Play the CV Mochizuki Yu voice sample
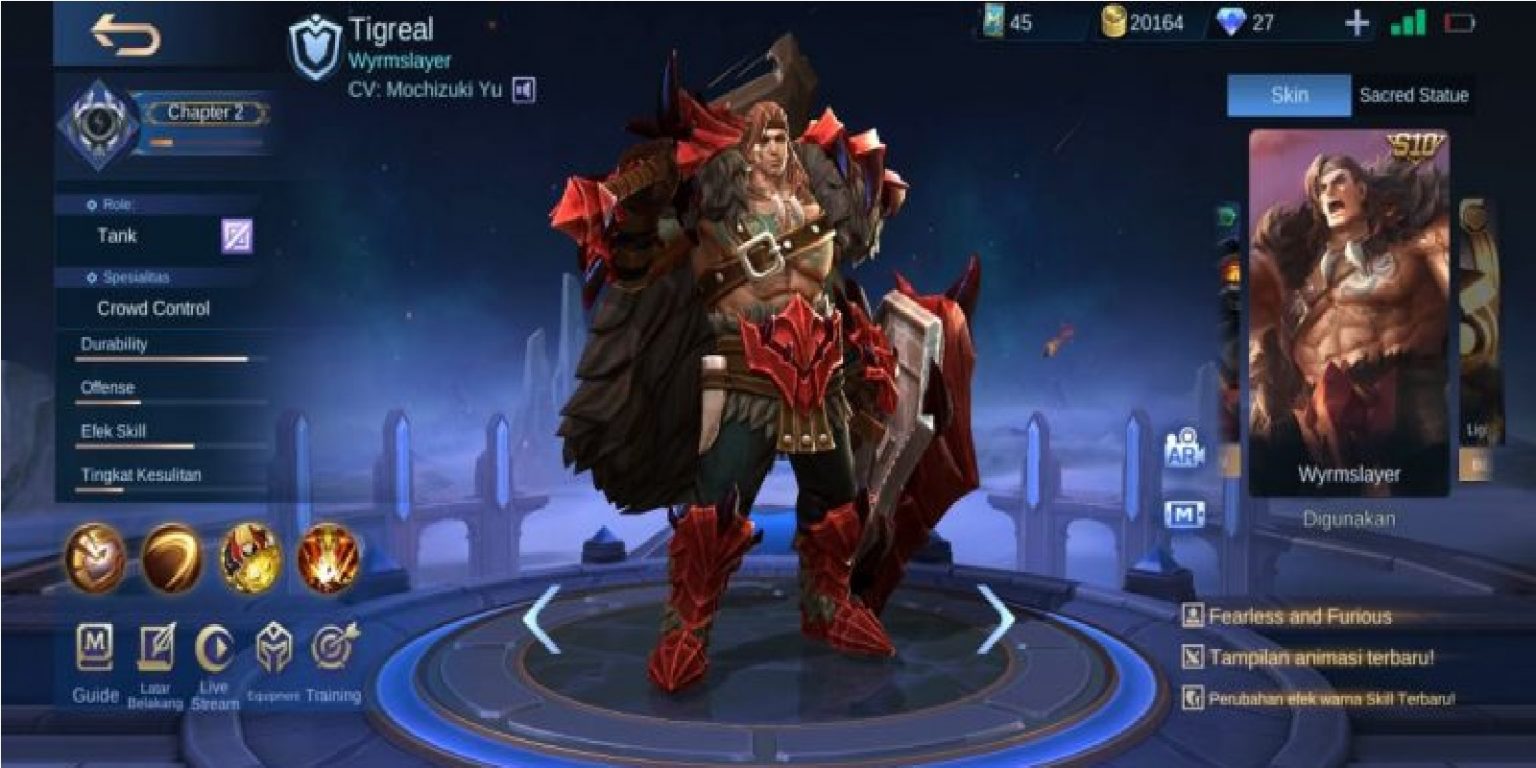The height and width of the screenshot is (768, 1536). [524, 89]
